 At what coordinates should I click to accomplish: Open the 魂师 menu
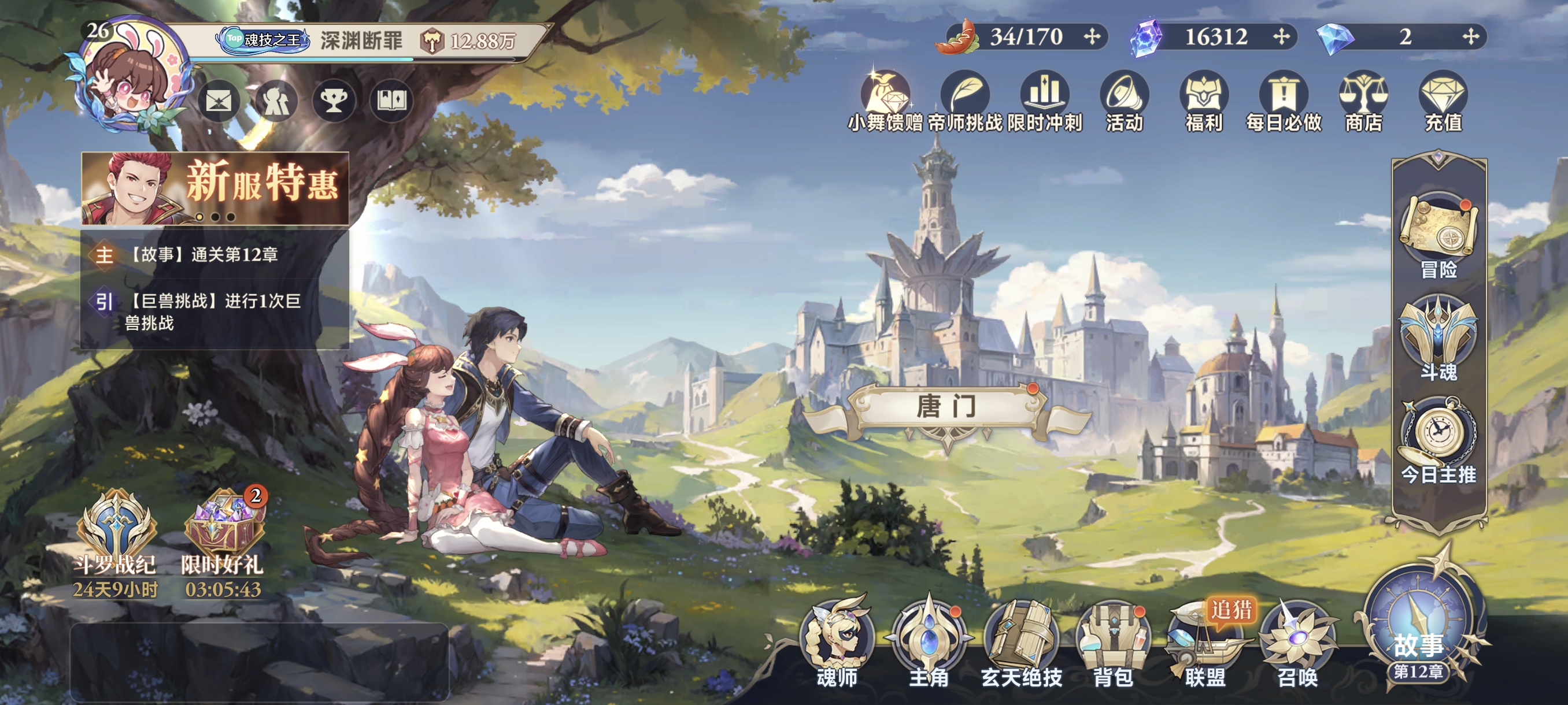point(838,642)
